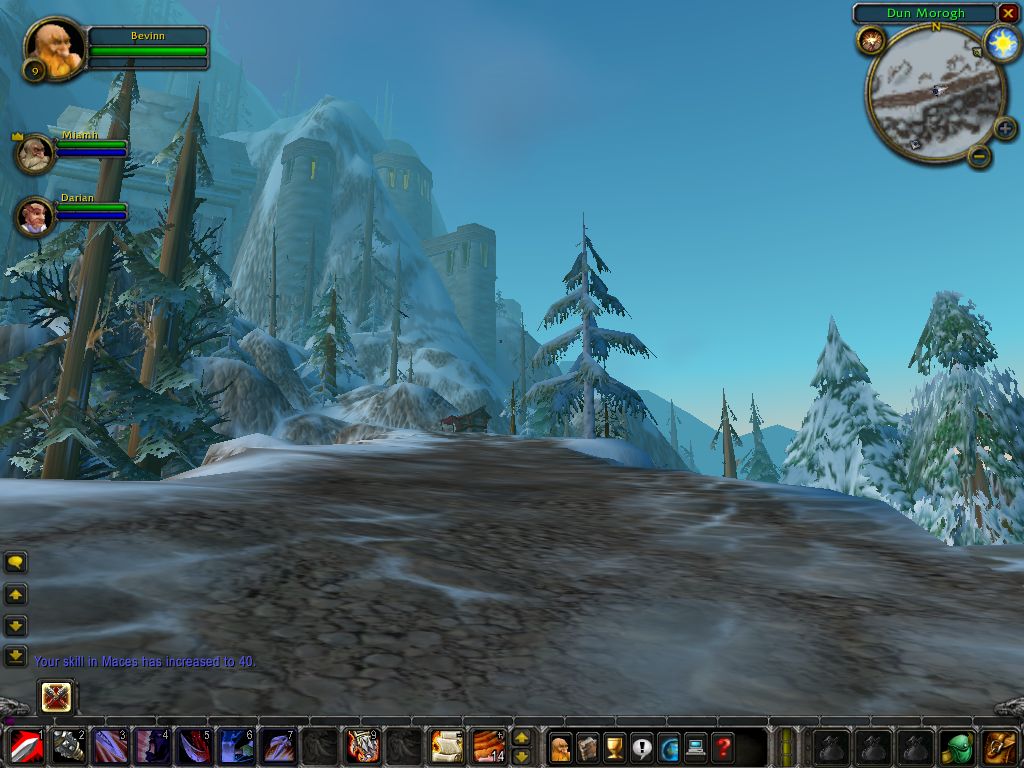The height and width of the screenshot is (768, 1024).
Task: Toggle the minimap tracking icon
Action: click(x=870, y=41)
